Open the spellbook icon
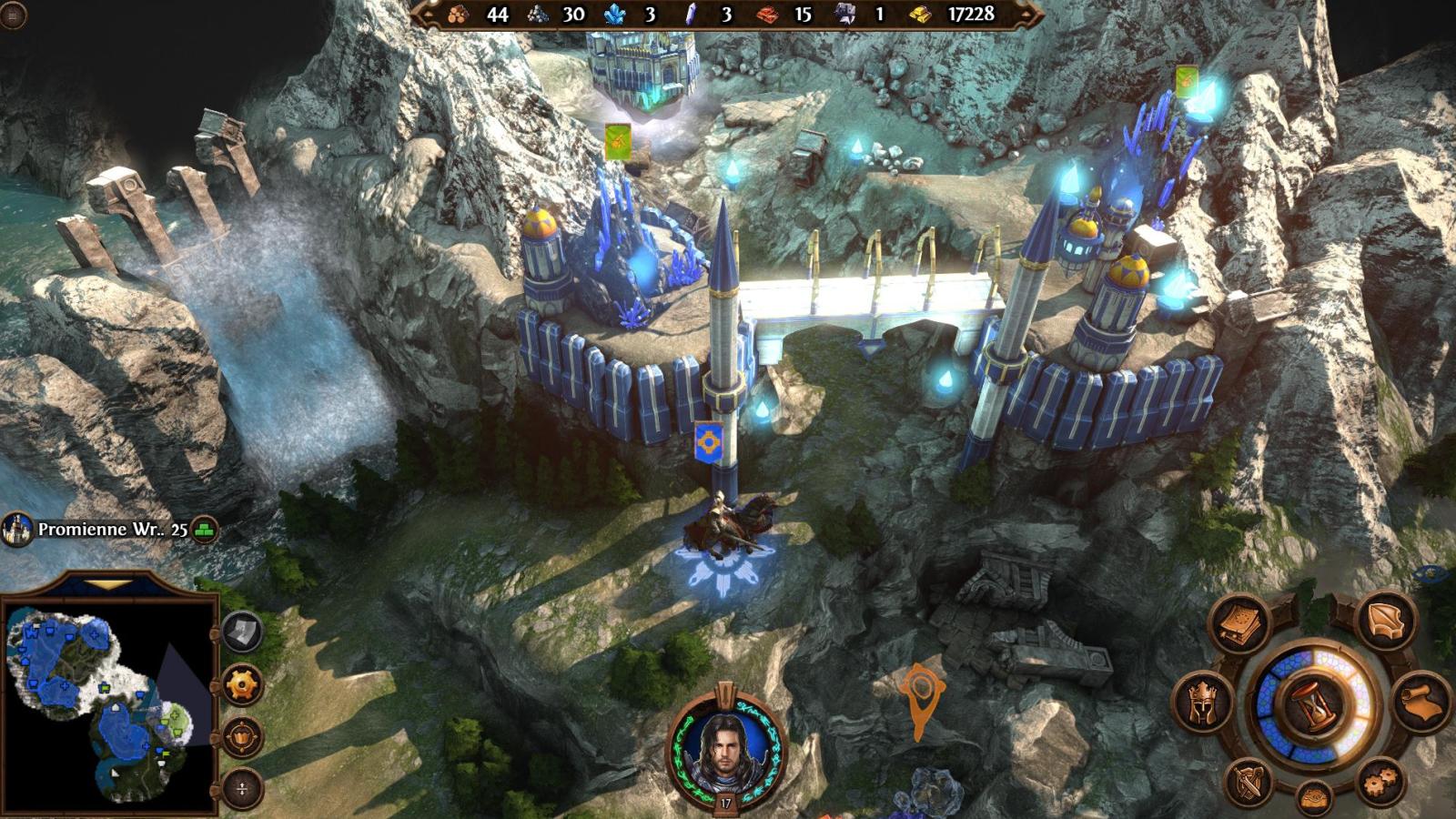This screenshot has width=1456, height=819. (1240, 626)
